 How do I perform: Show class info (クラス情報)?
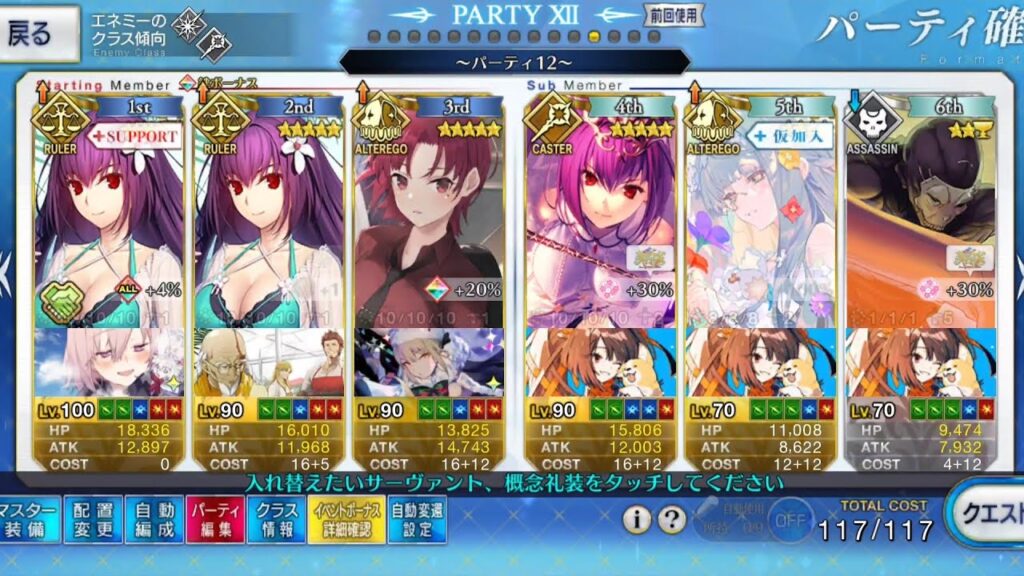click(273, 520)
